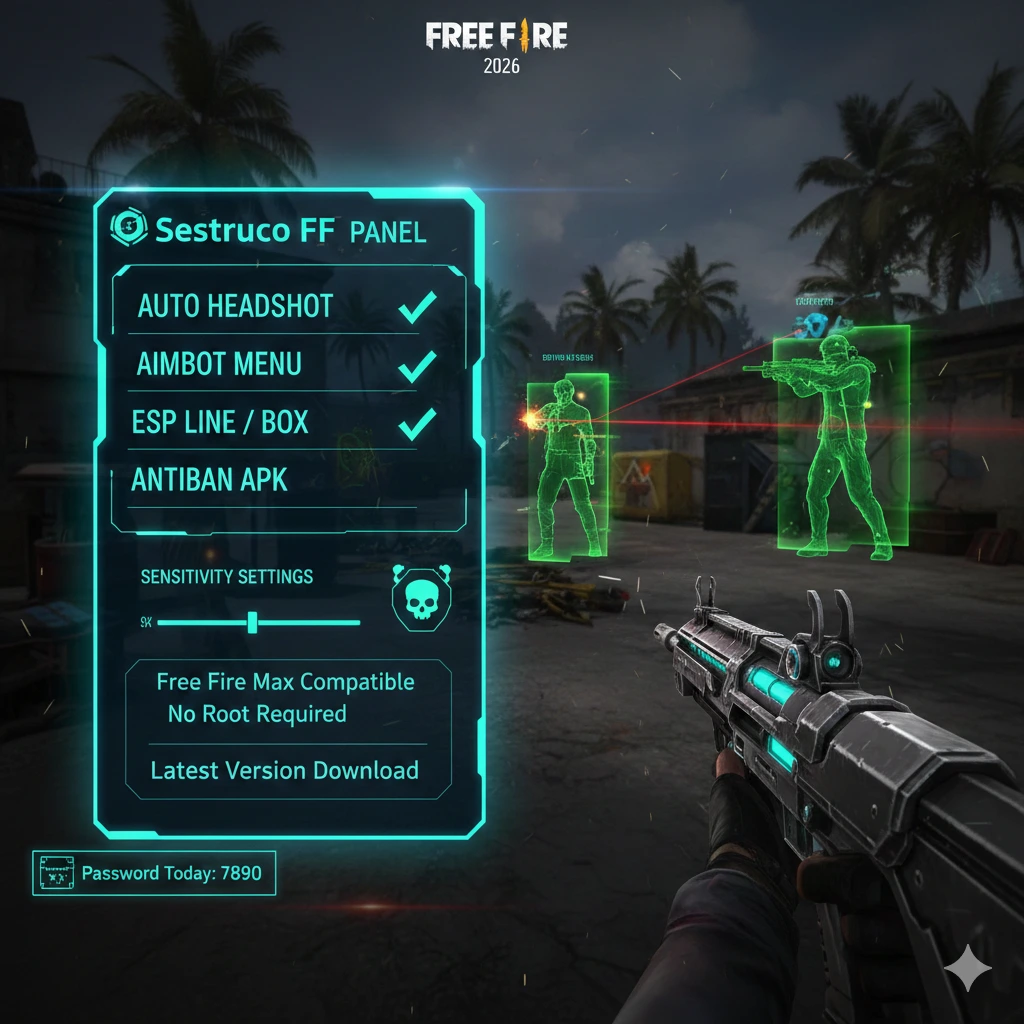The width and height of the screenshot is (1024, 1024).
Task: Click the Sestruco FF panel logo icon
Action: tap(127, 229)
